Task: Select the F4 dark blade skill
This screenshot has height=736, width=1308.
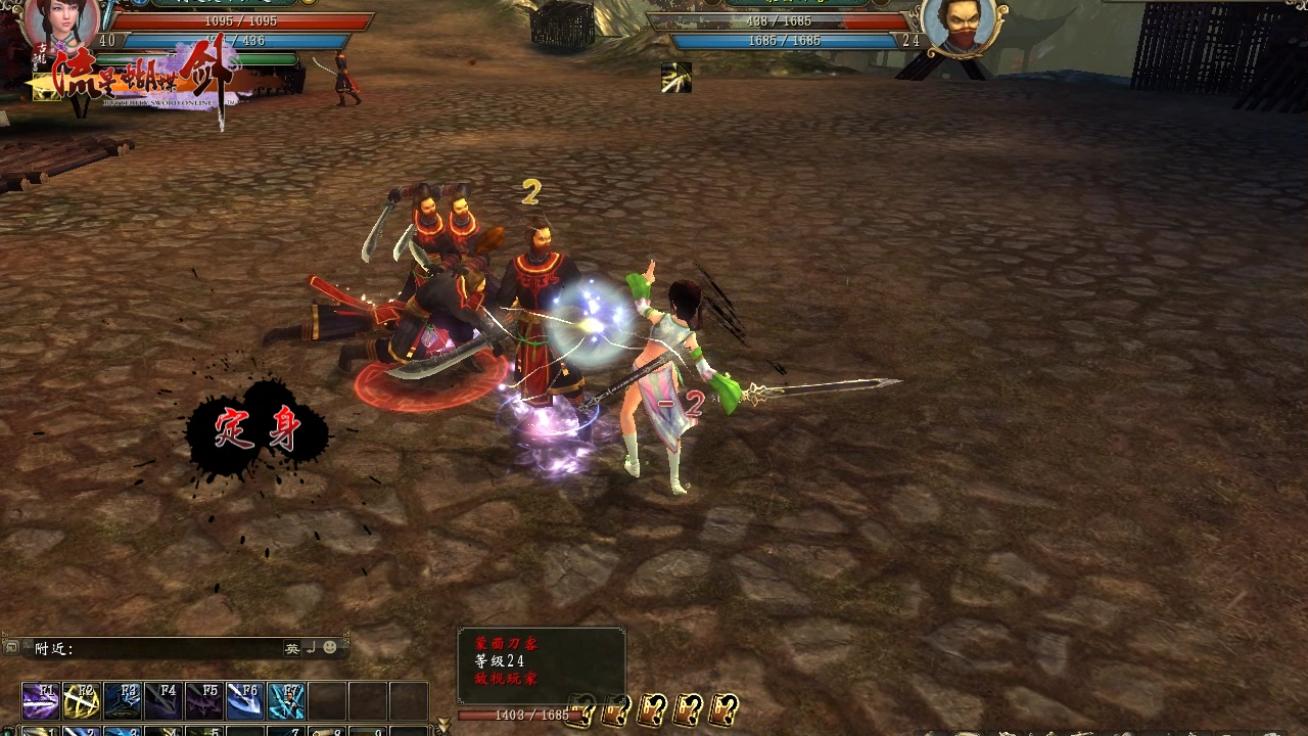Action: (x=163, y=701)
